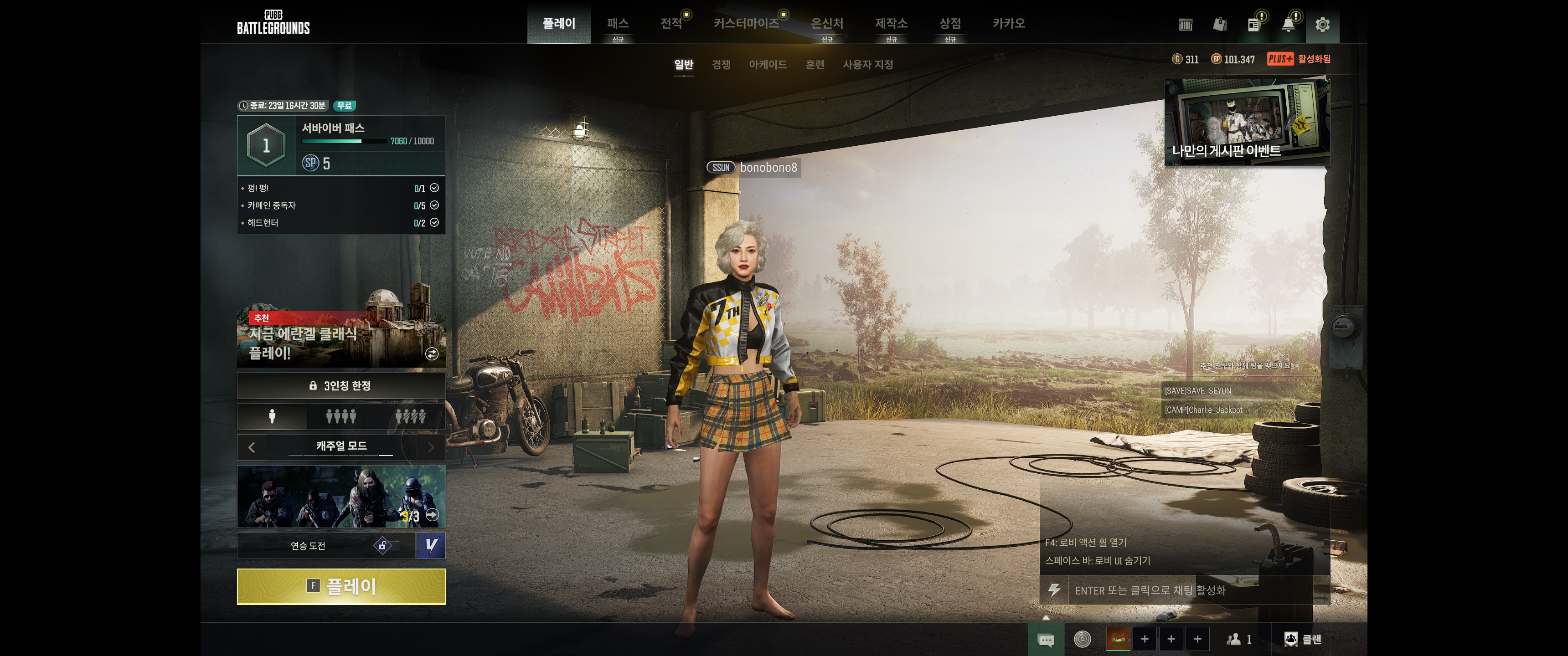This screenshot has width=1568, height=656.
Task: Open the settings gear icon
Action: pos(1322,25)
